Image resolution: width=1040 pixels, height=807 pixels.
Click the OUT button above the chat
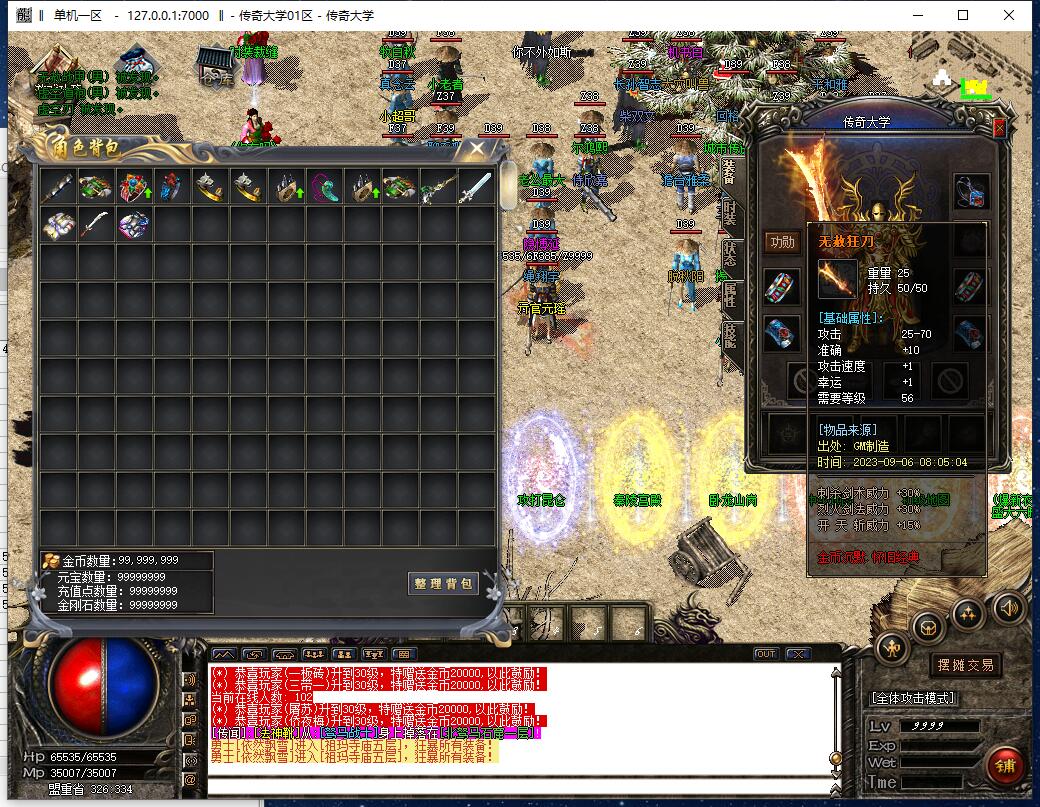click(x=765, y=654)
